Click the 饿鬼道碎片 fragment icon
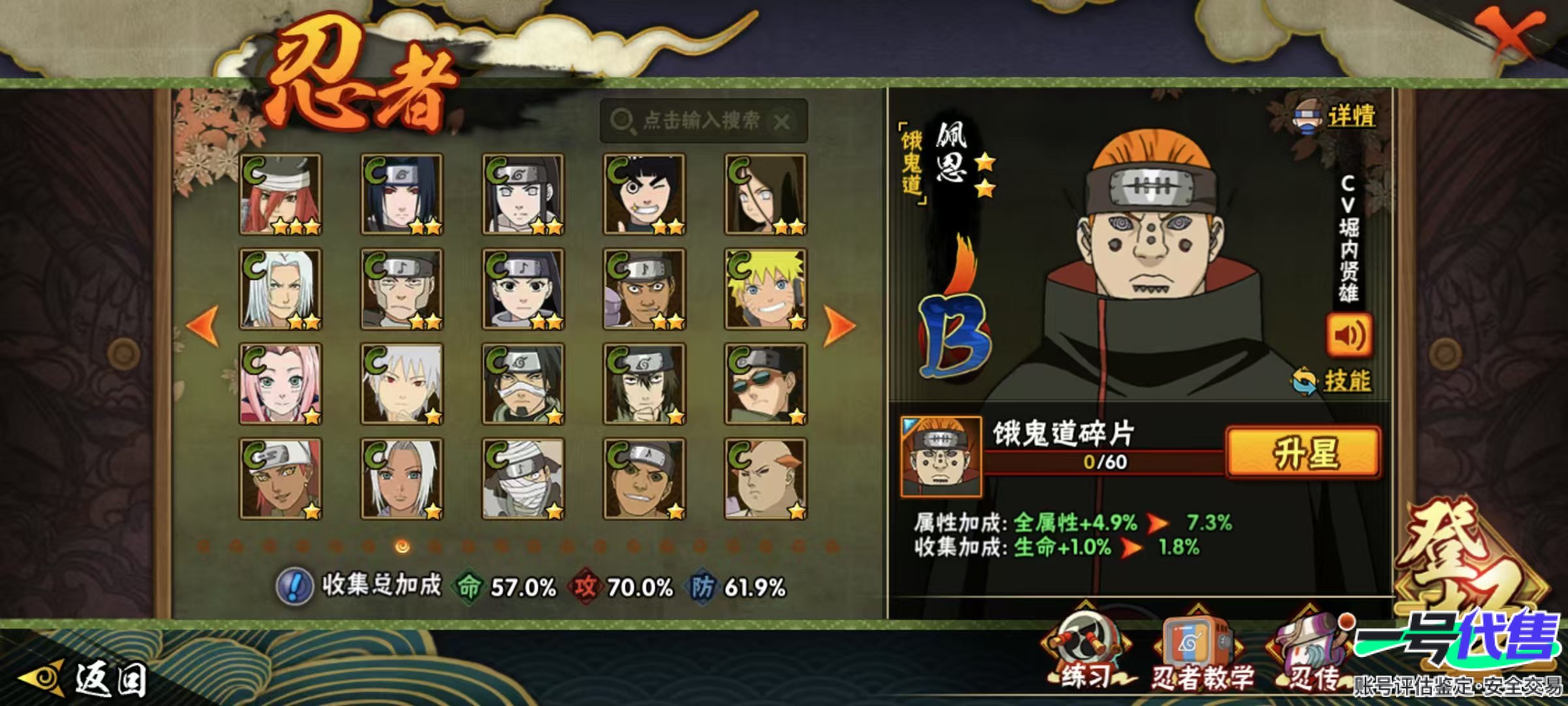The width and height of the screenshot is (1568, 706). (x=940, y=456)
